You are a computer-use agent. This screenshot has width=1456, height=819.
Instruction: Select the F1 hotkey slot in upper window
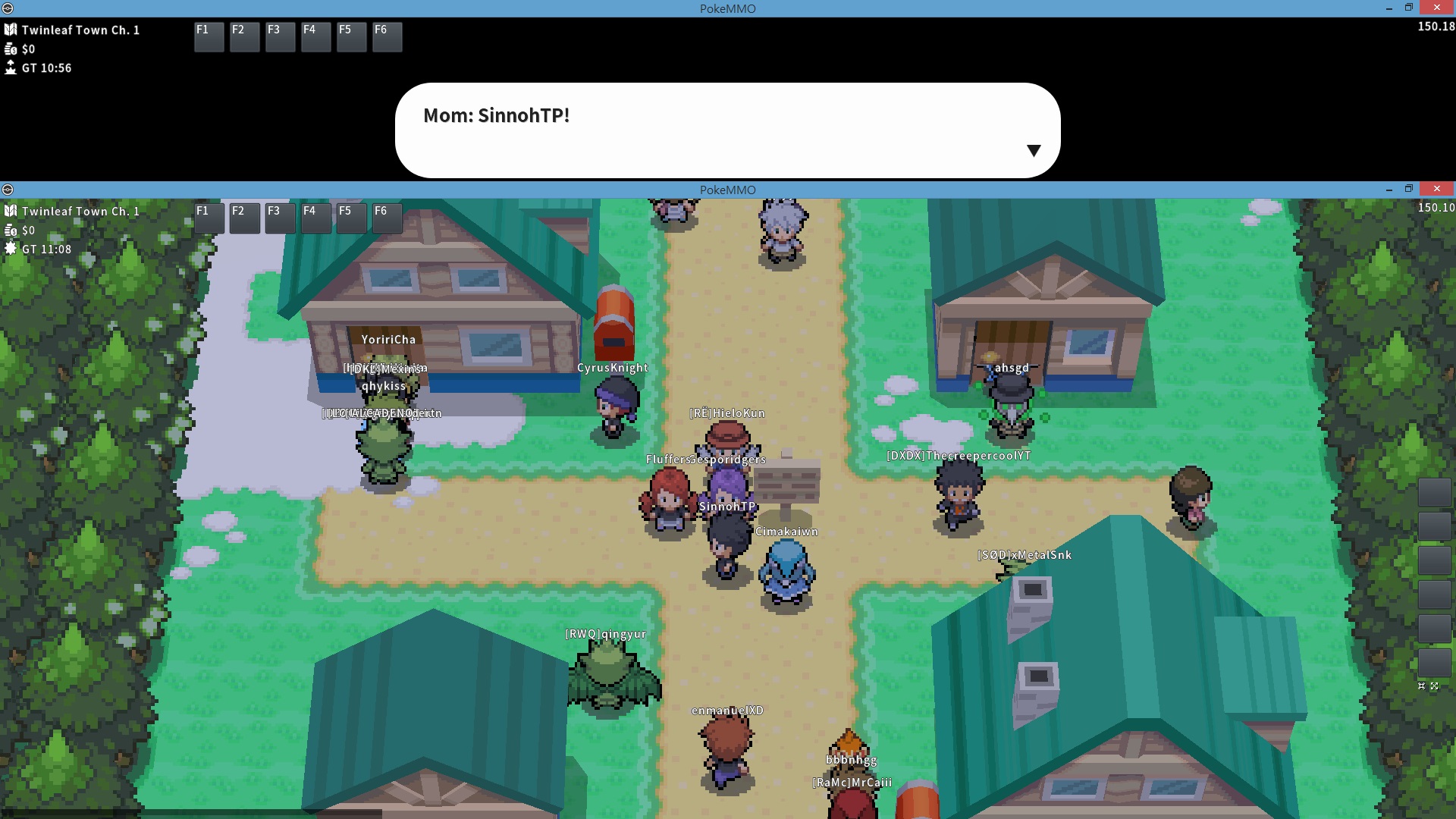(x=209, y=36)
